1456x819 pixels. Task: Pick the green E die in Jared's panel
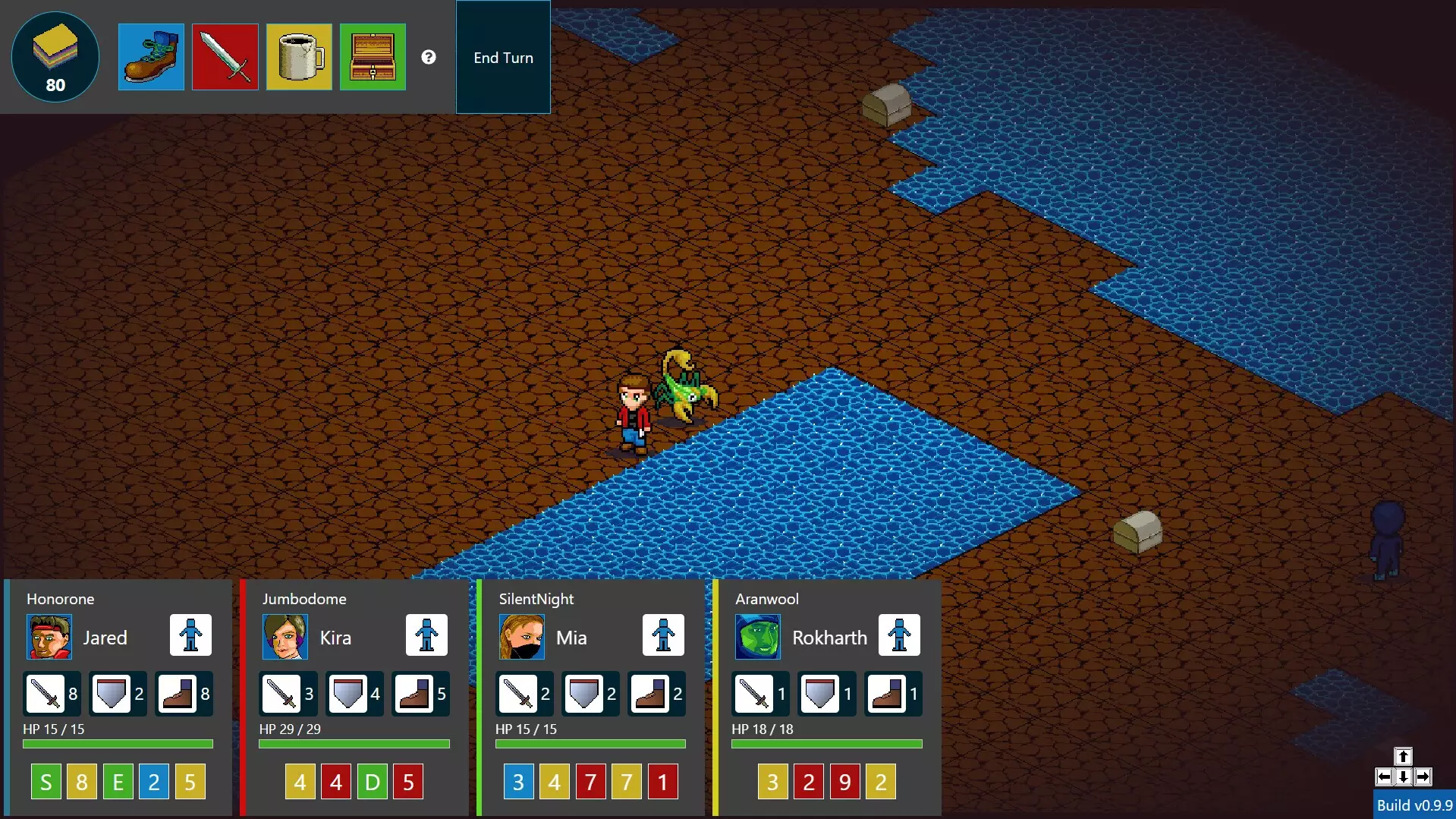pos(118,782)
